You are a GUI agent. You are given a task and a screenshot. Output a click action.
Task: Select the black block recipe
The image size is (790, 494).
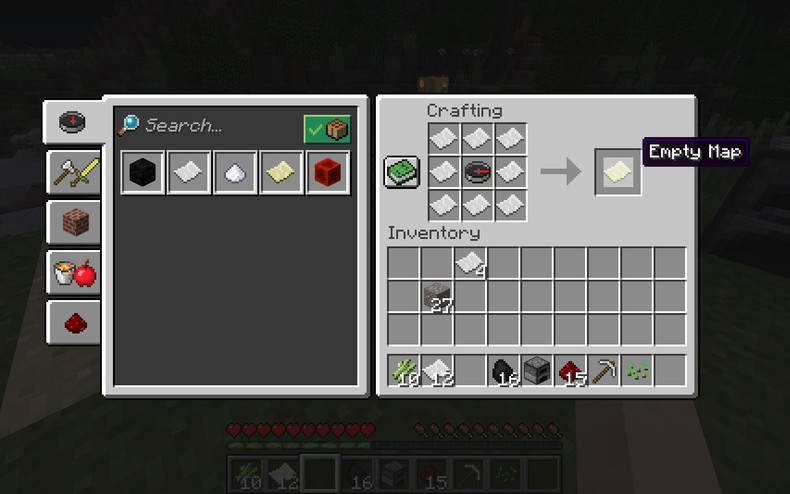click(142, 173)
